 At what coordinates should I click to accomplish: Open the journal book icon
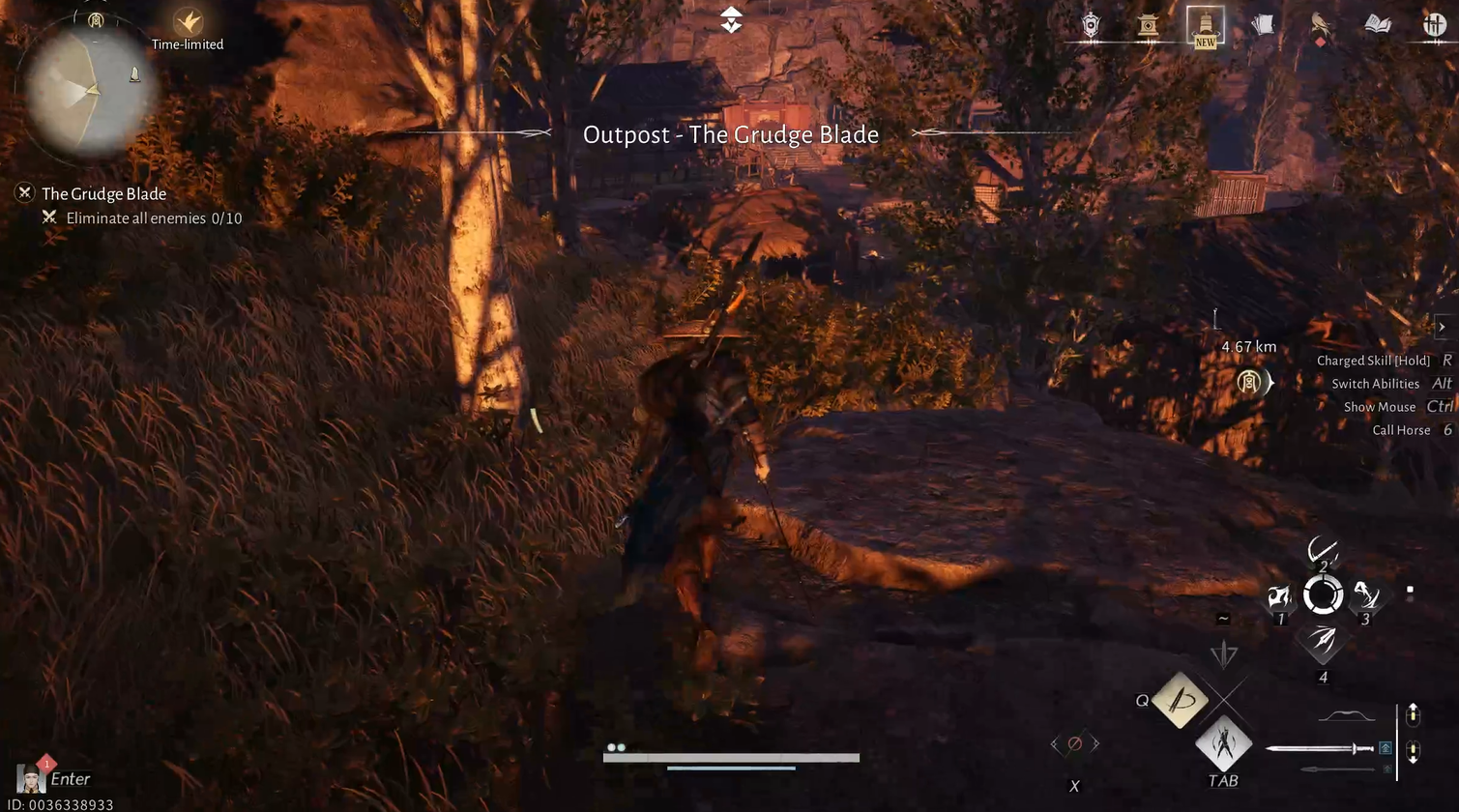pos(1377,24)
